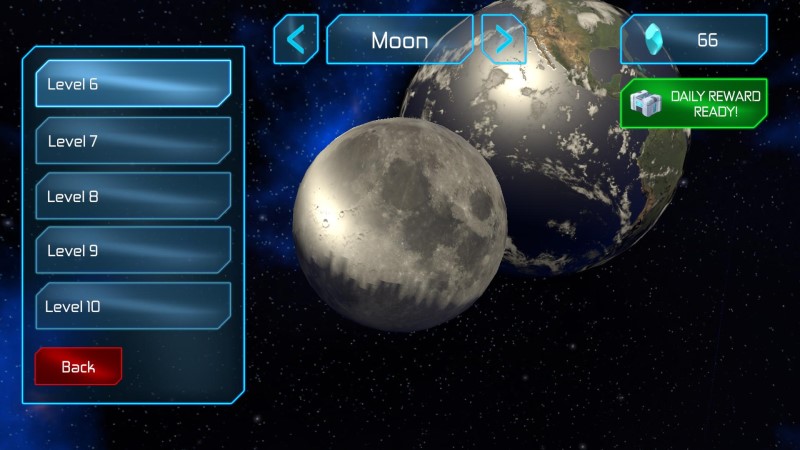Open Level 10

[133, 306]
